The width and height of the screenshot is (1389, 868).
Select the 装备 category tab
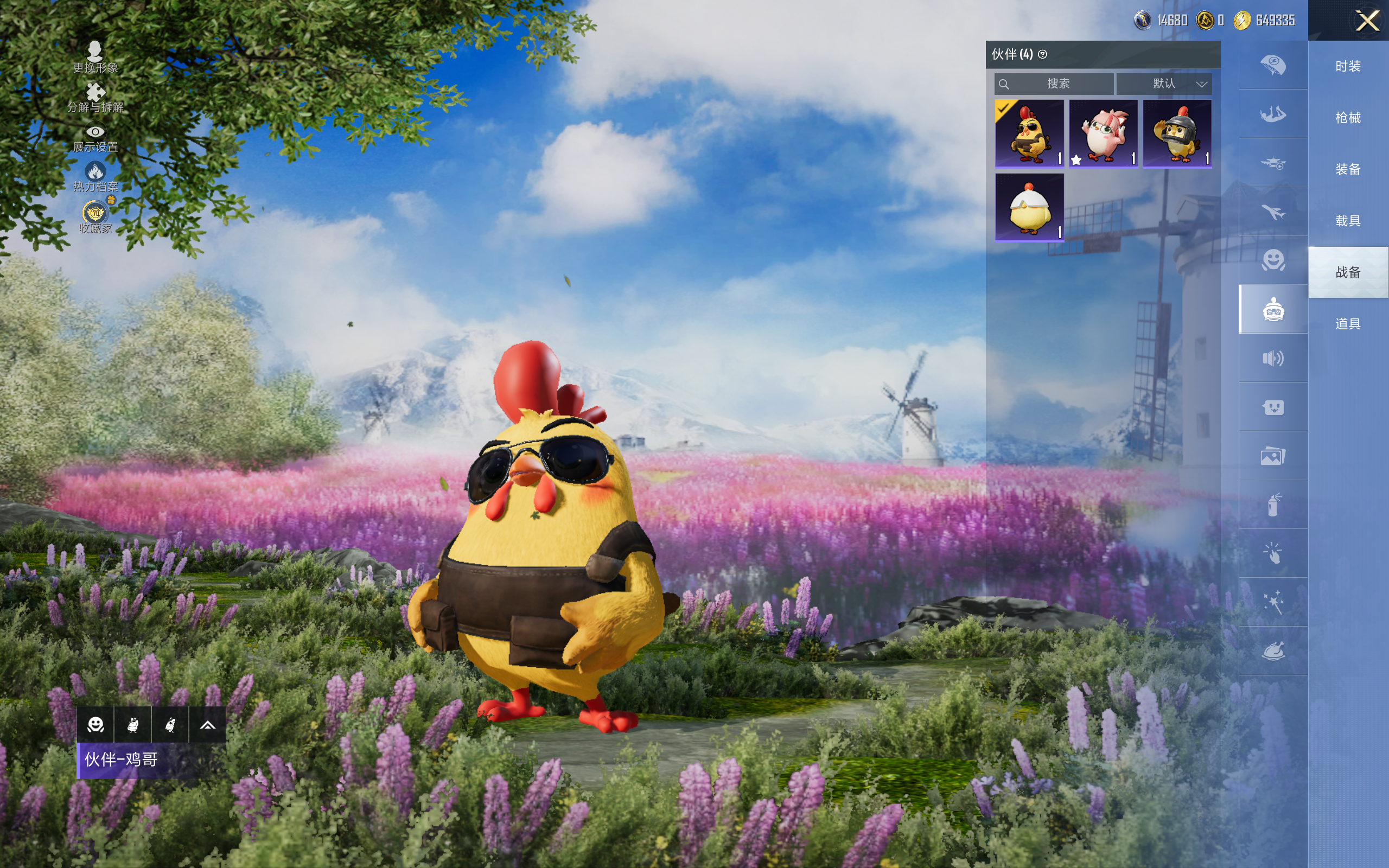tap(1348, 169)
